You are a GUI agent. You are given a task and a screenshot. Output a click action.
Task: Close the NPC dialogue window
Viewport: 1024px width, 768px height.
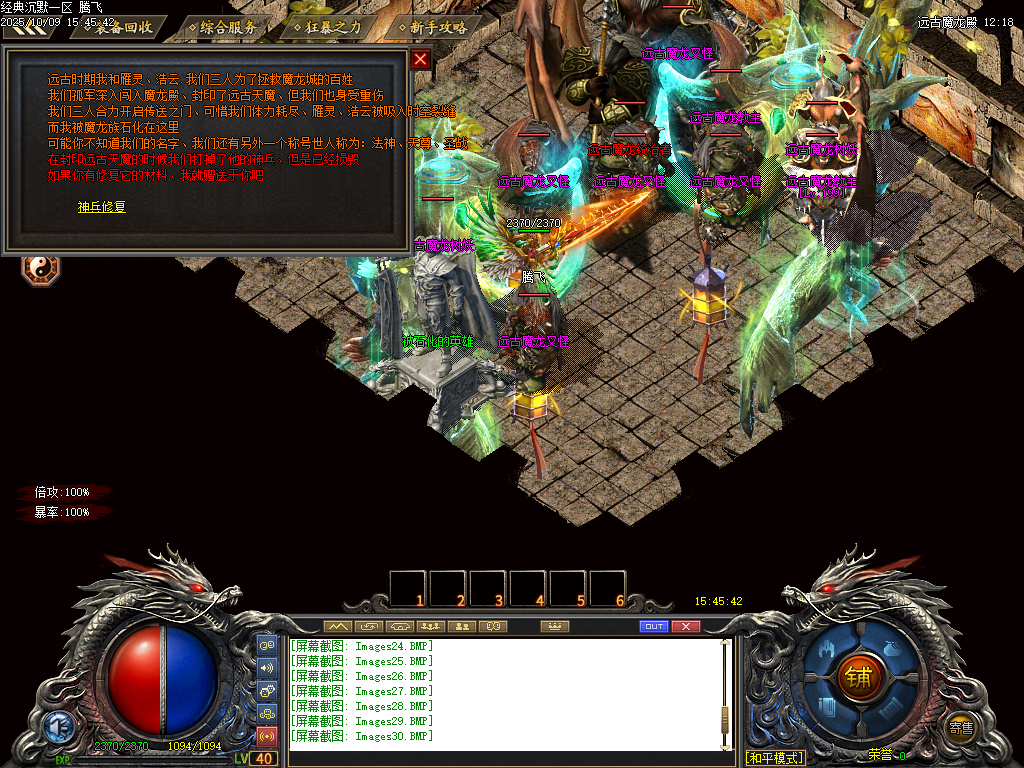(420, 59)
